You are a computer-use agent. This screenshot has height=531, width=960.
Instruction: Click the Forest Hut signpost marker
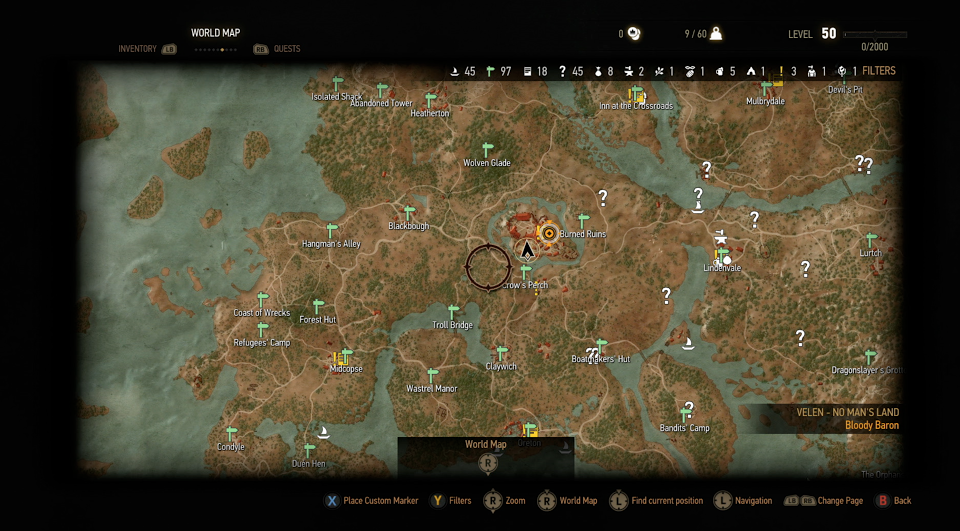[x=318, y=307]
